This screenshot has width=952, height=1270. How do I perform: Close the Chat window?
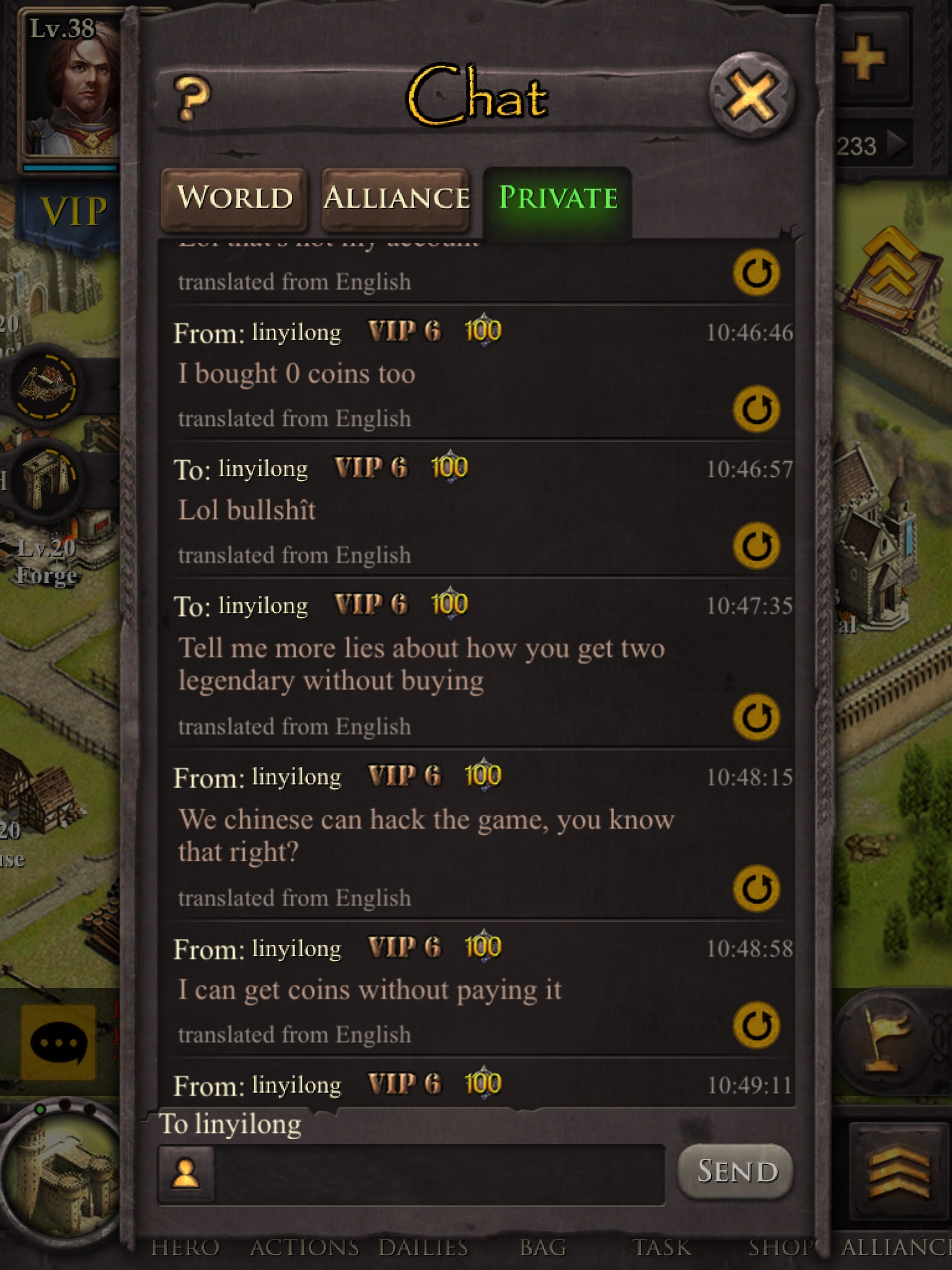tap(751, 96)
